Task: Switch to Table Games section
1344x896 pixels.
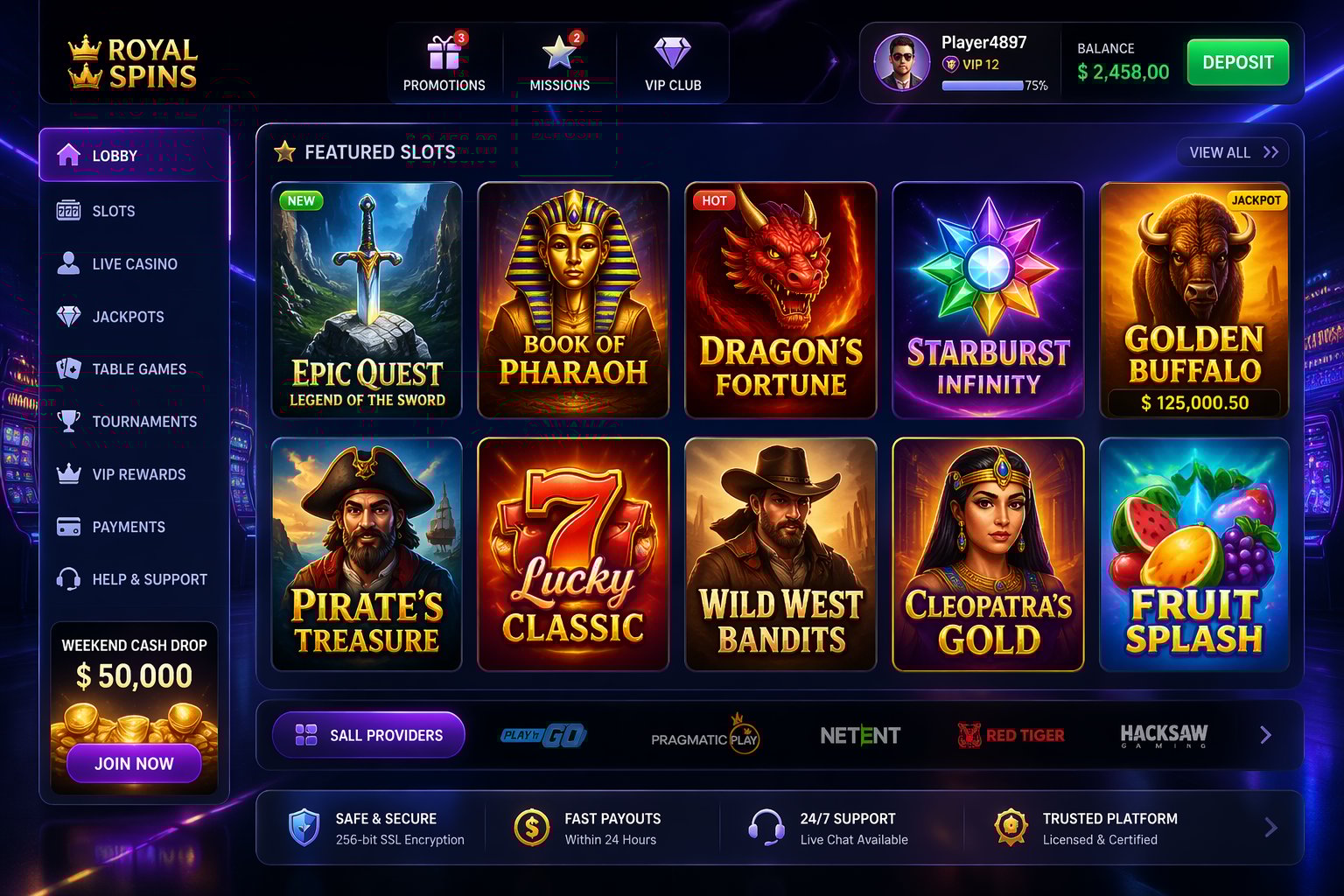Action: [x=68, y=368]
